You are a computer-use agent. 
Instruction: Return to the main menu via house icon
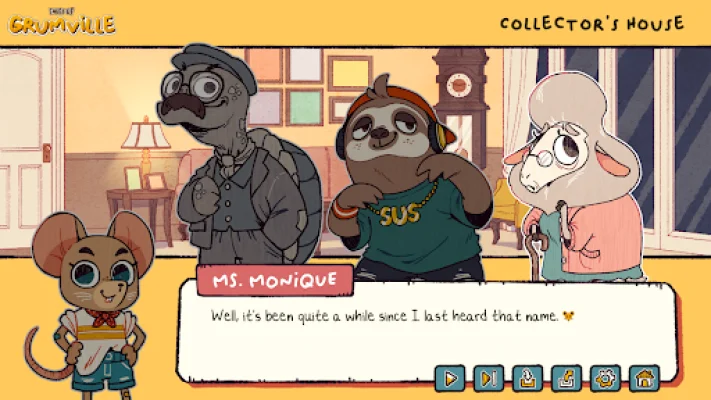644,379
